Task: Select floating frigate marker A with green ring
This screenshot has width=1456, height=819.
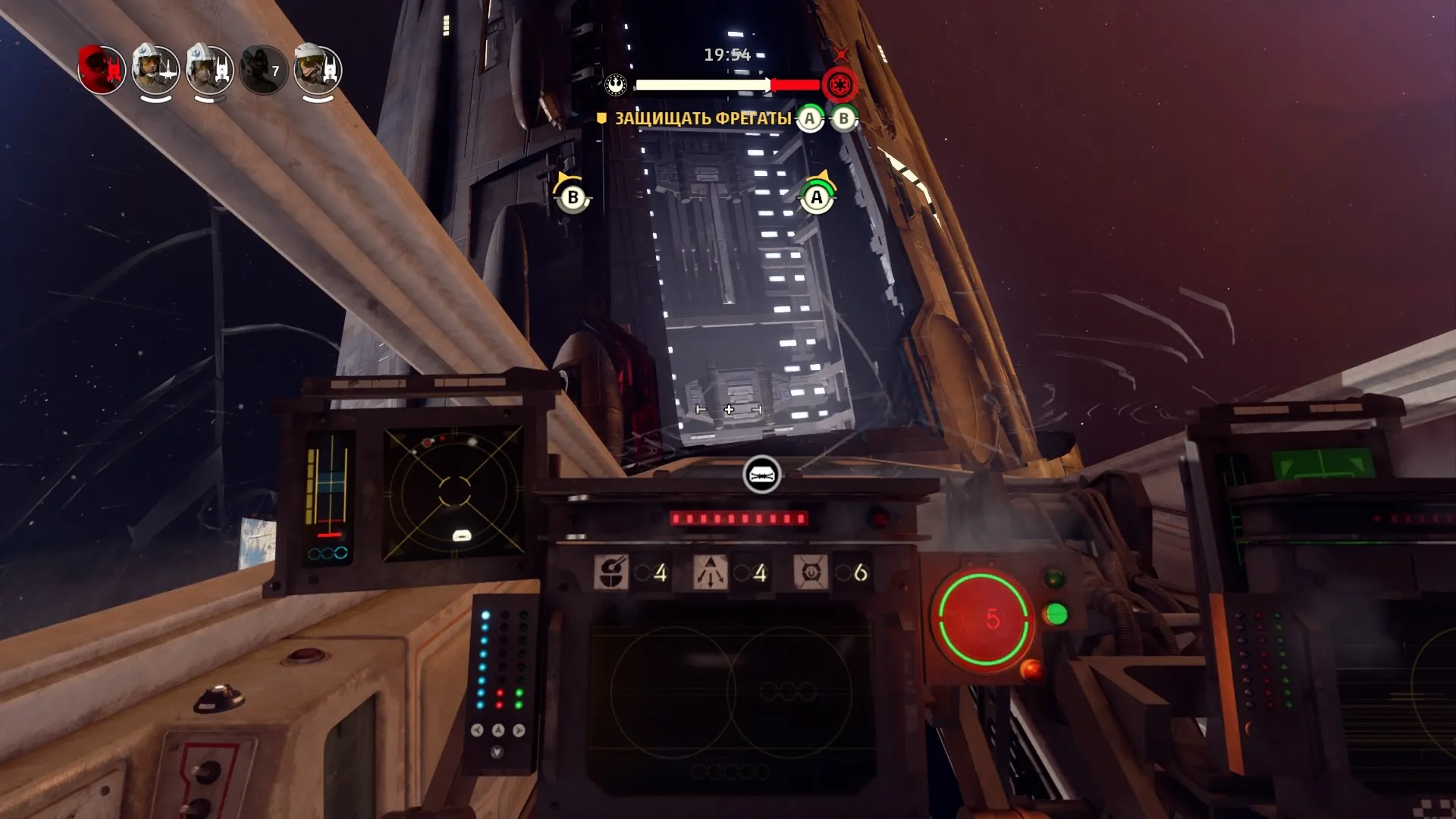Action: point(817,197)
